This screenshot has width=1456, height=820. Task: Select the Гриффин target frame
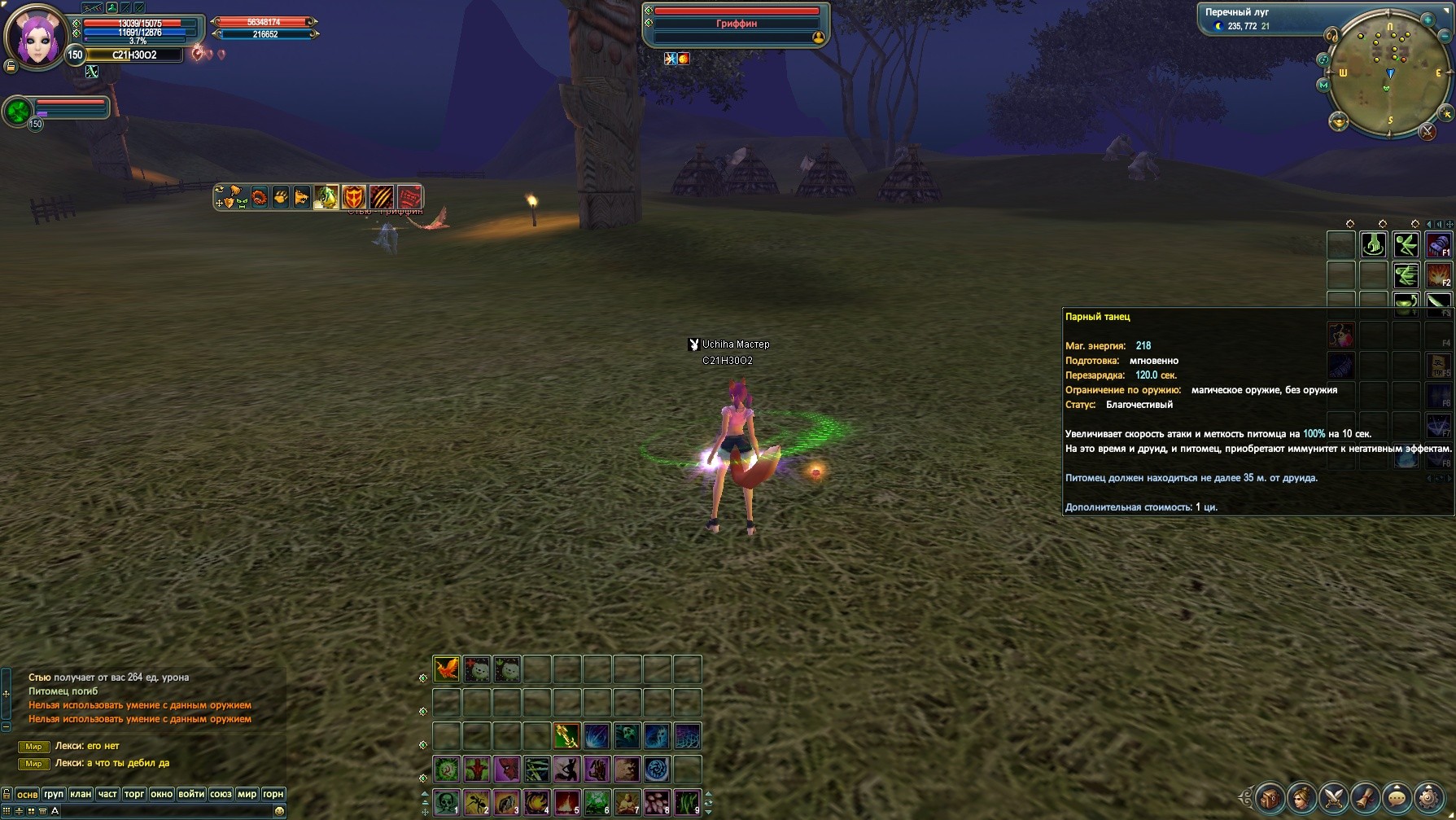[x=736, y=24]
